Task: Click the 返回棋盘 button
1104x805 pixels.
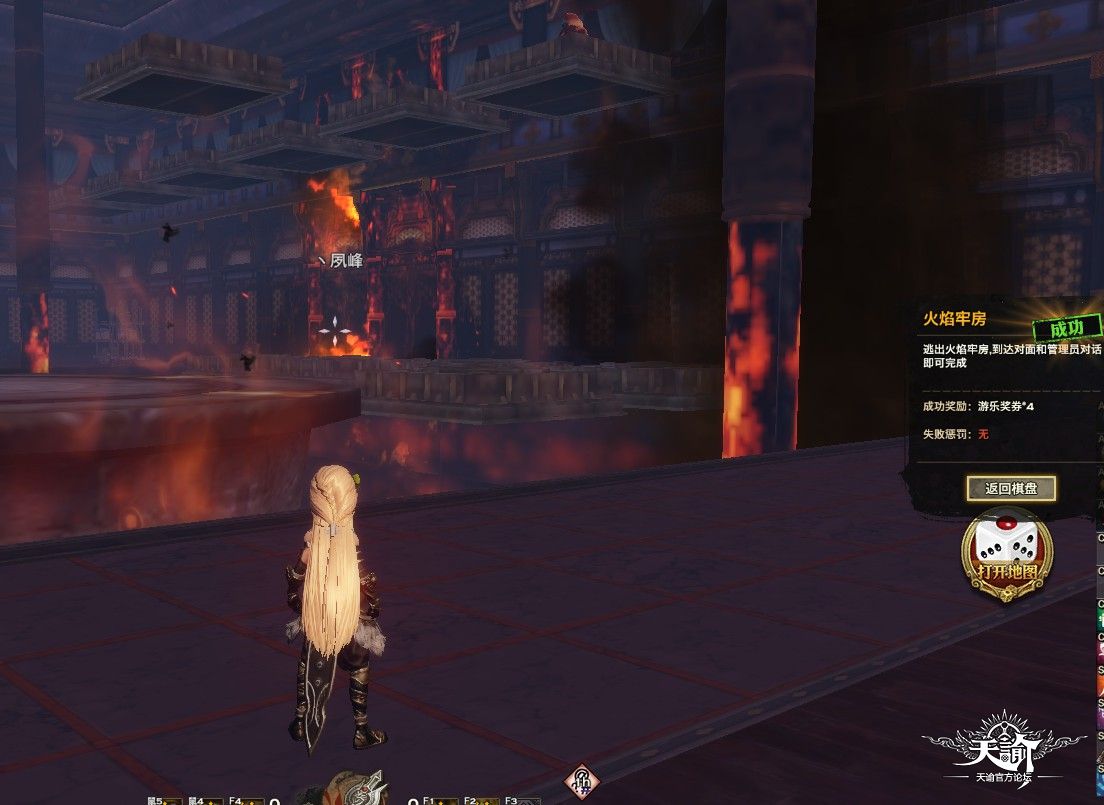Action: (1011, 489)
